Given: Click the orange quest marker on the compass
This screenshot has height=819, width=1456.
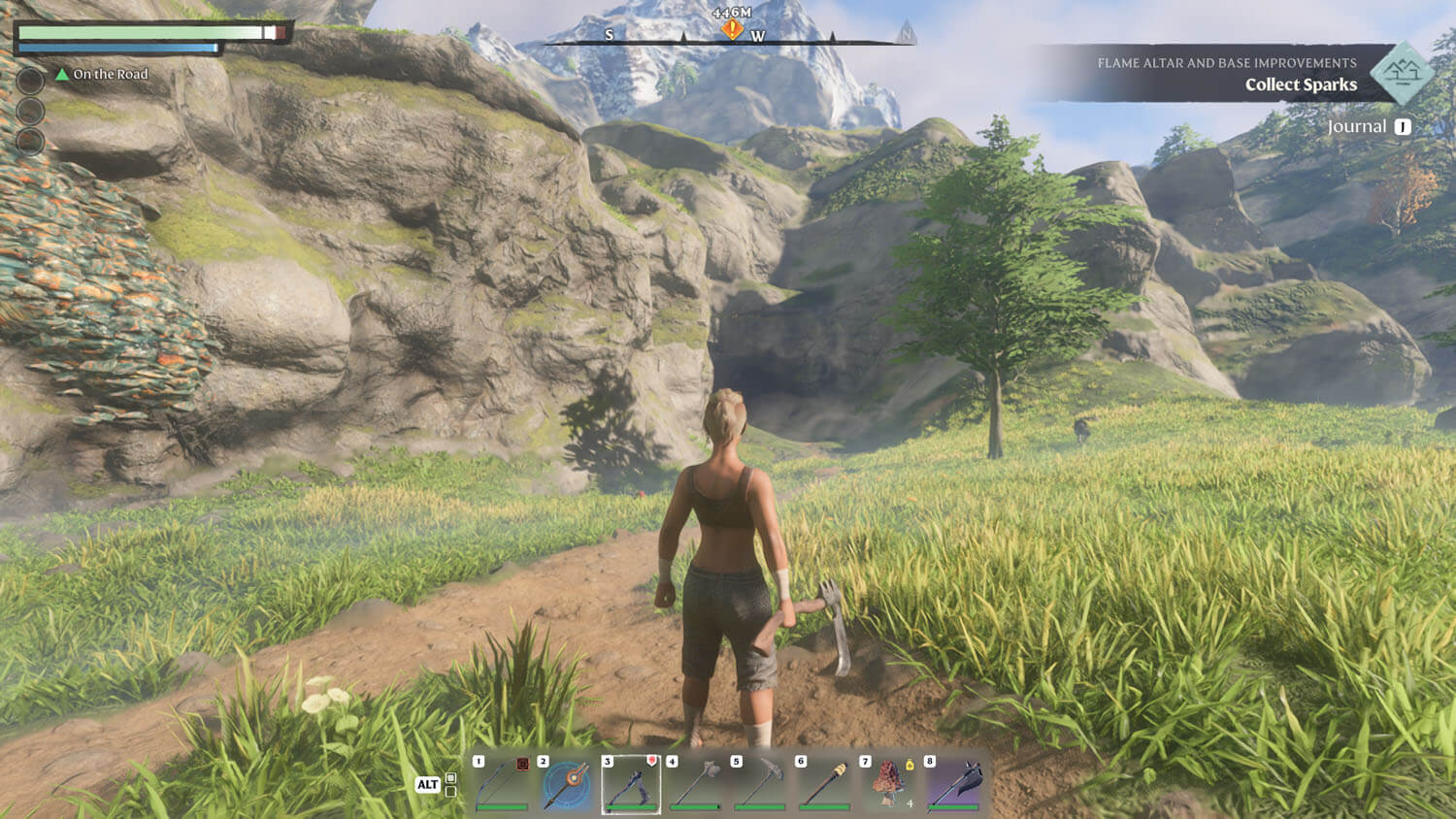Looking at the screenshot, I should (732, 30).
